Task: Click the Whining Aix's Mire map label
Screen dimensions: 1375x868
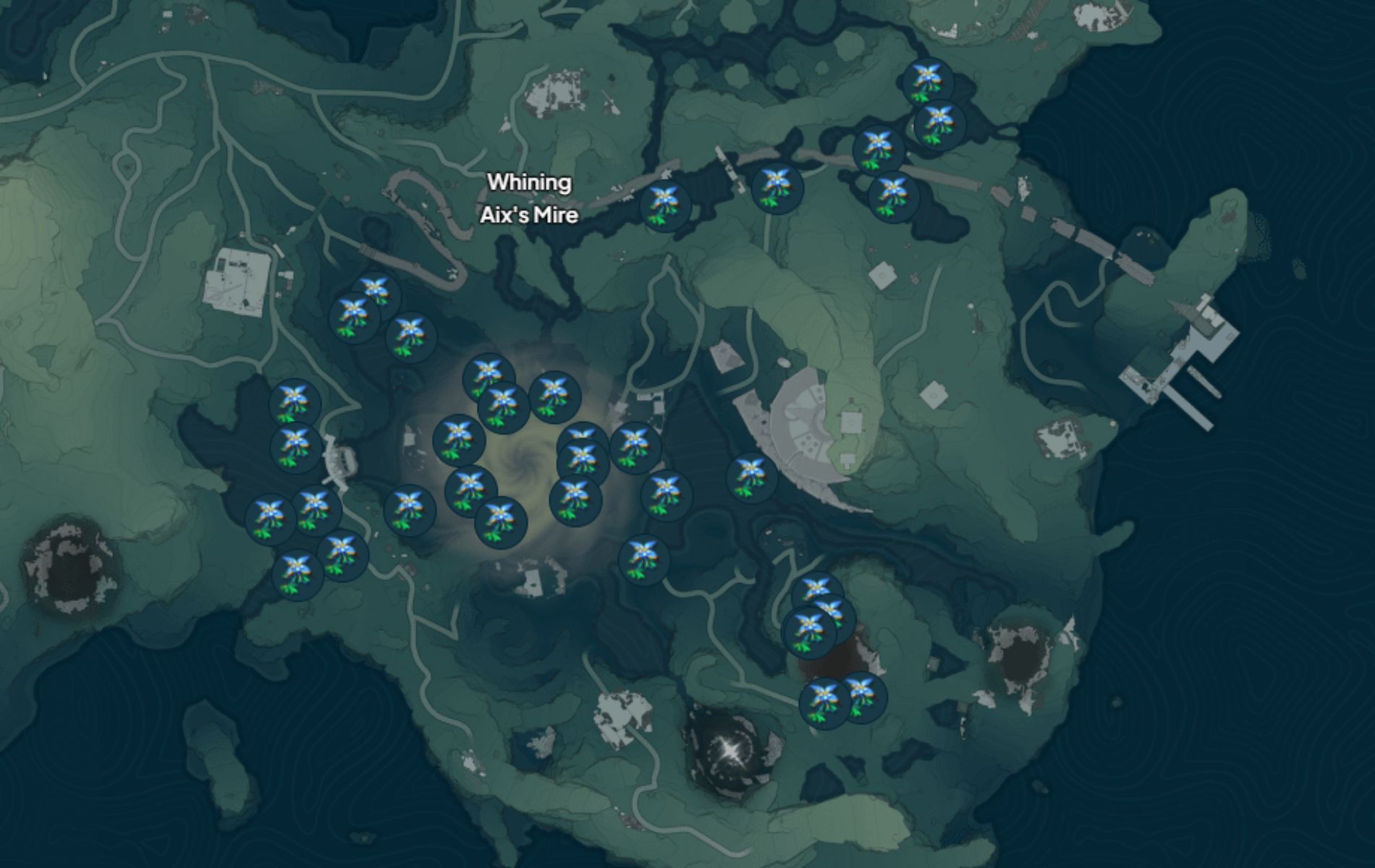Action: pyautogui.click(x=529, y=199)
